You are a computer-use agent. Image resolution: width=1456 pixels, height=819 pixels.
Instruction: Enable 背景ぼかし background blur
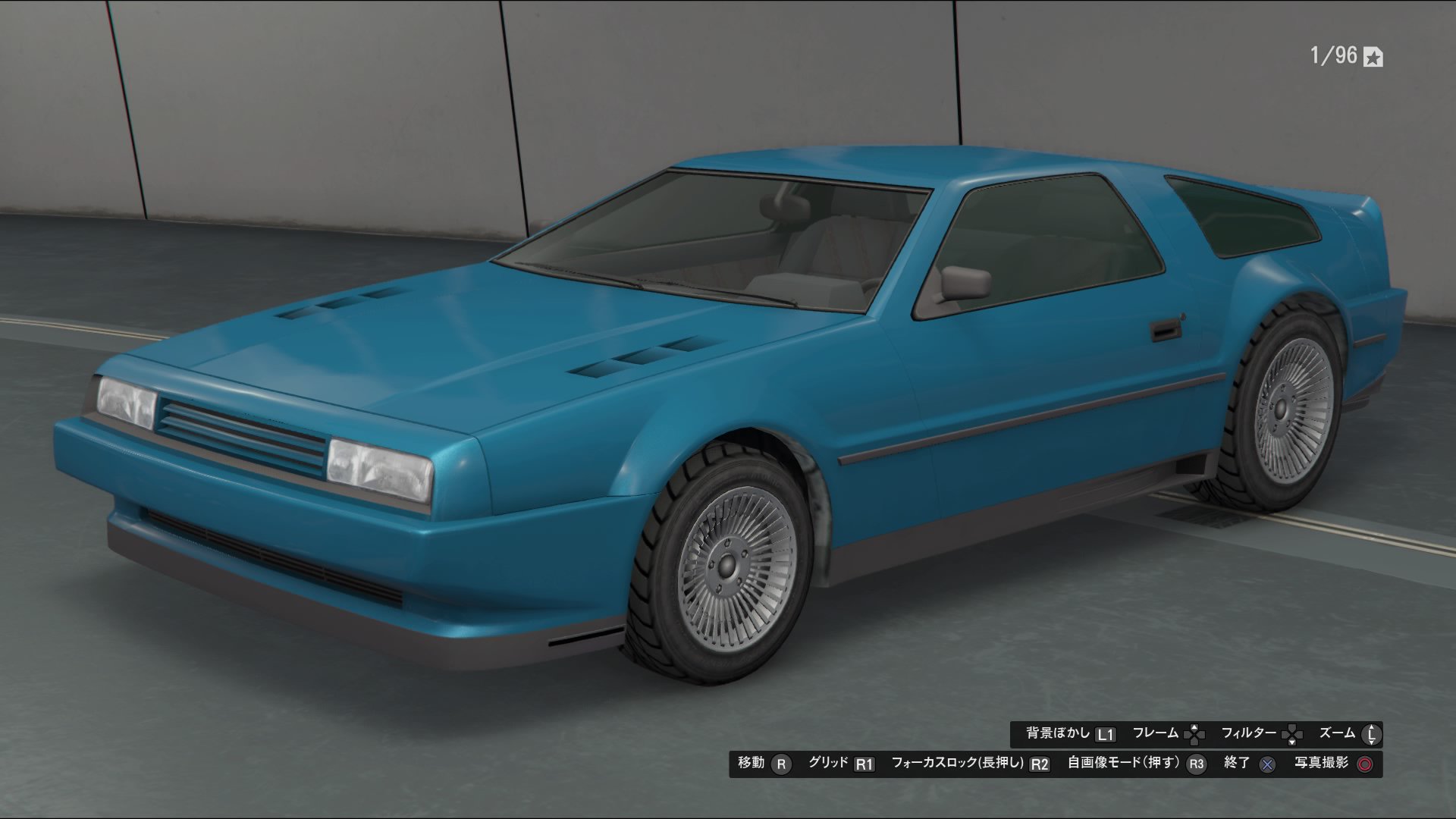(1058, 733)
